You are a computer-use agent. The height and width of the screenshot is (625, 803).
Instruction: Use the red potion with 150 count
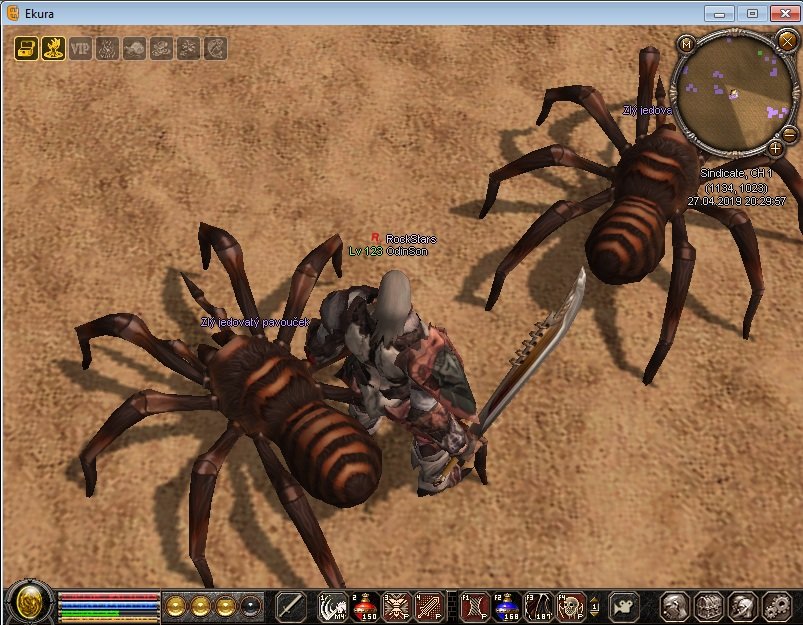365,605
